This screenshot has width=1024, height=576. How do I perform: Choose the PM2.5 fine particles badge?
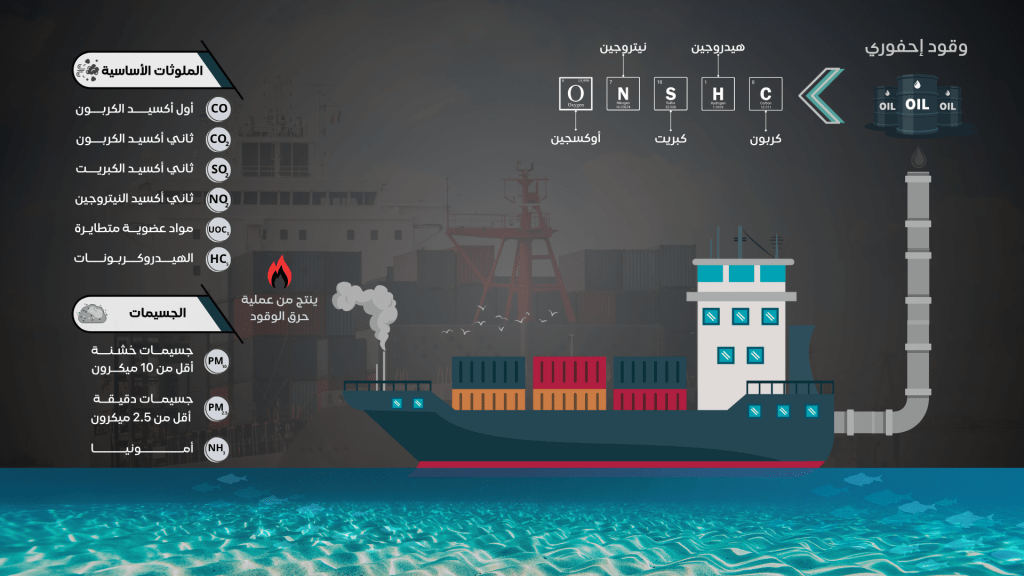pyautogui.click(x=216, y=408)
